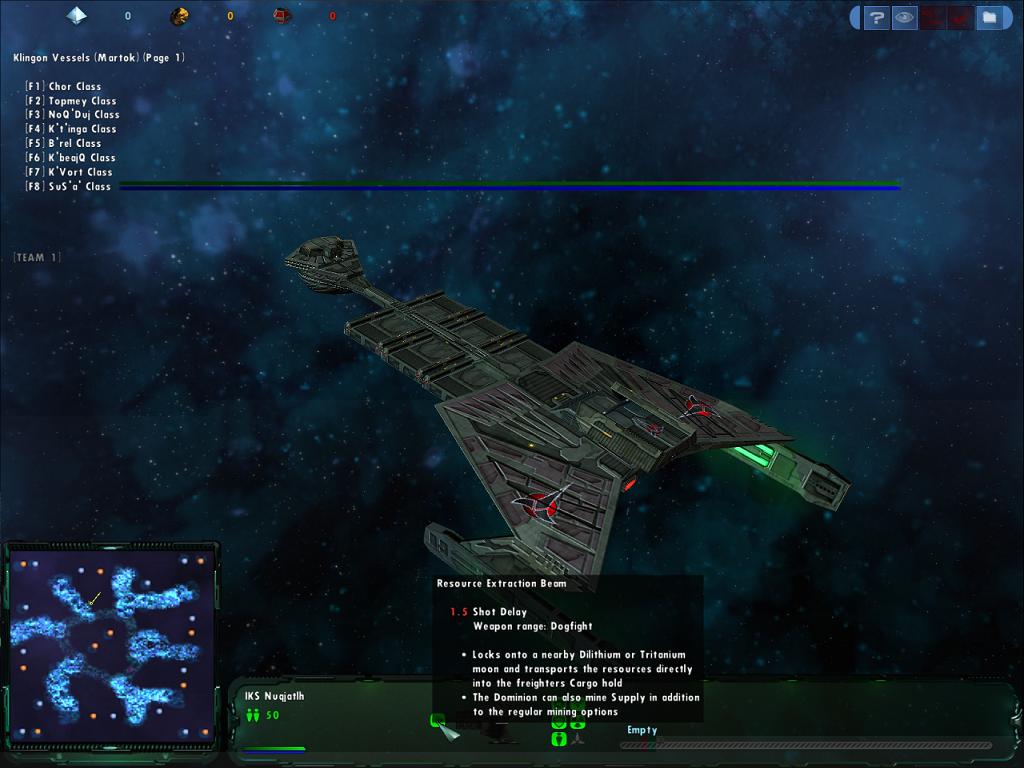Open the folder menu button
Screen dimensions: 1024x768
click(x=988, y=17)
